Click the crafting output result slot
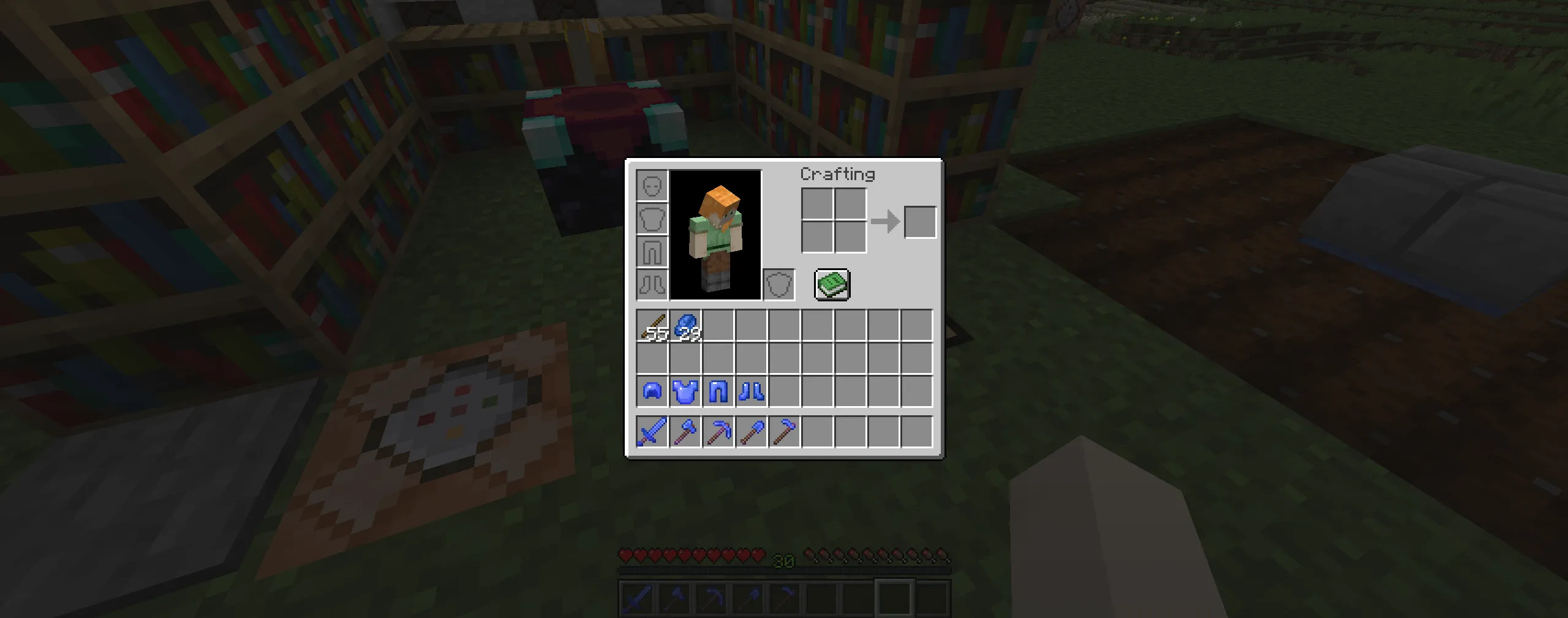Viewport: 1568px width, 618px height. click(920, 222)
